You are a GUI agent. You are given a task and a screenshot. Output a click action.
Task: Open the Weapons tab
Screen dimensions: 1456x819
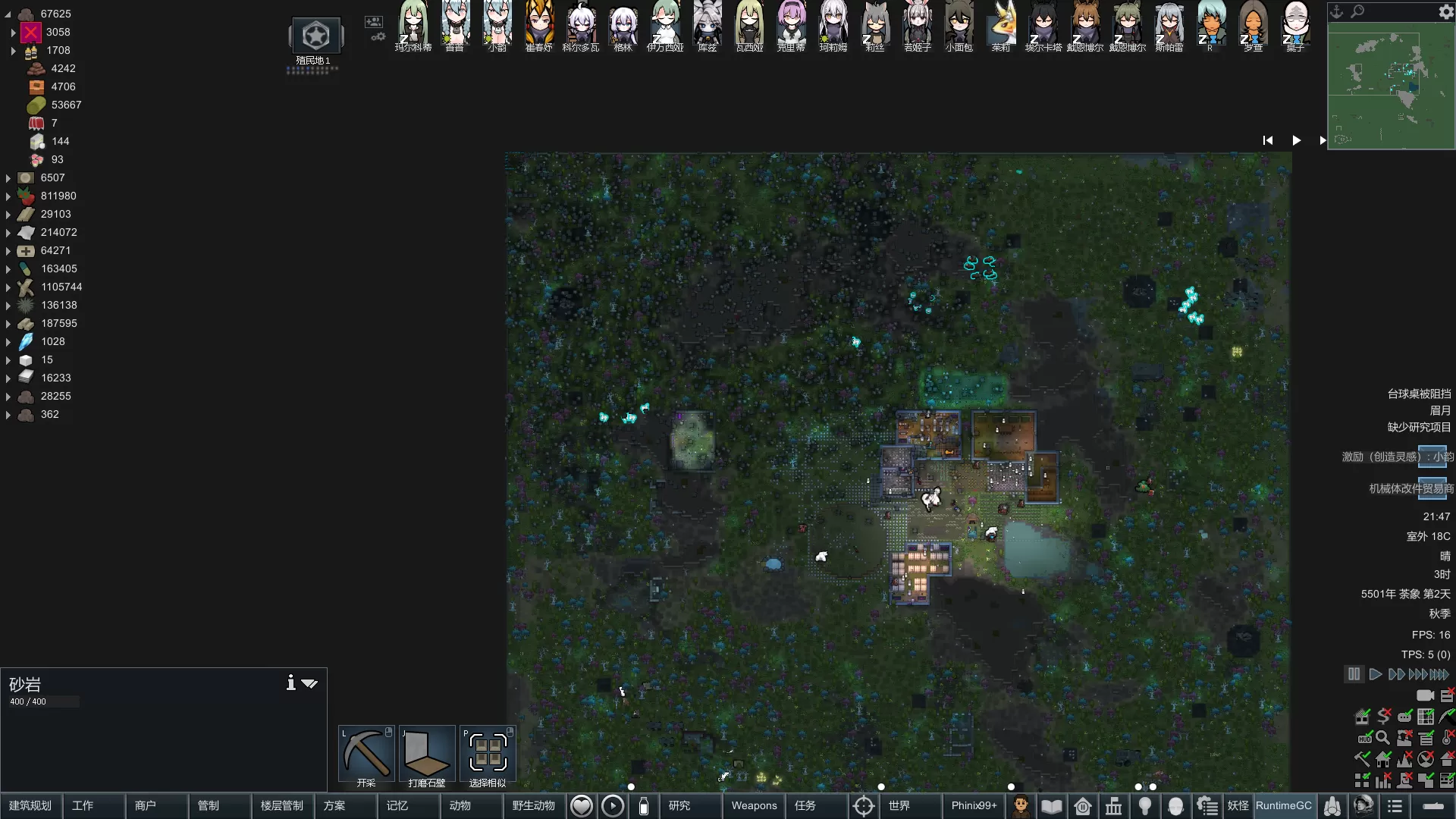tap(754, 805)
